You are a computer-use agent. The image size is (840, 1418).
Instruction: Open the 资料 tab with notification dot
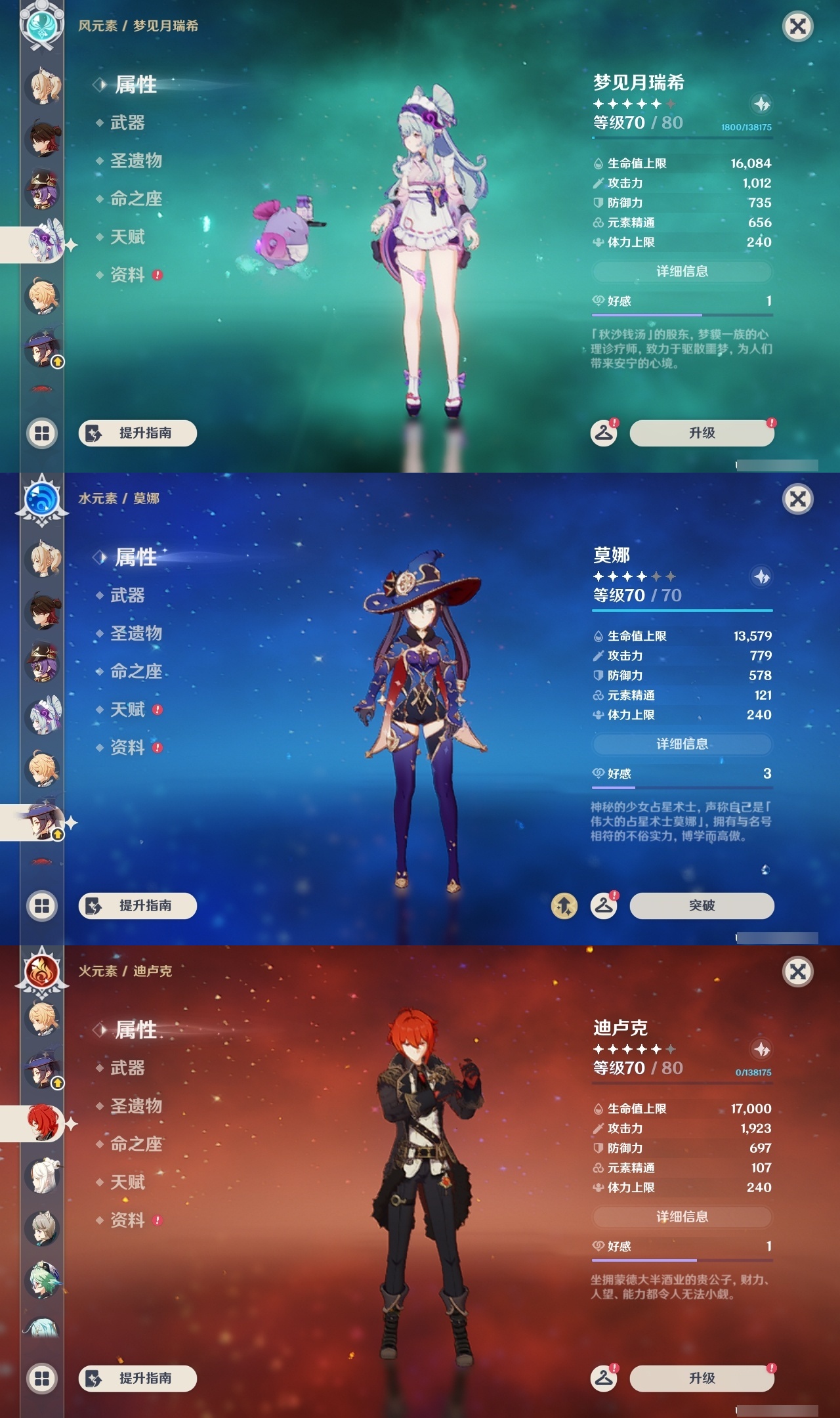pyautogui.click(x=128, y=275)
